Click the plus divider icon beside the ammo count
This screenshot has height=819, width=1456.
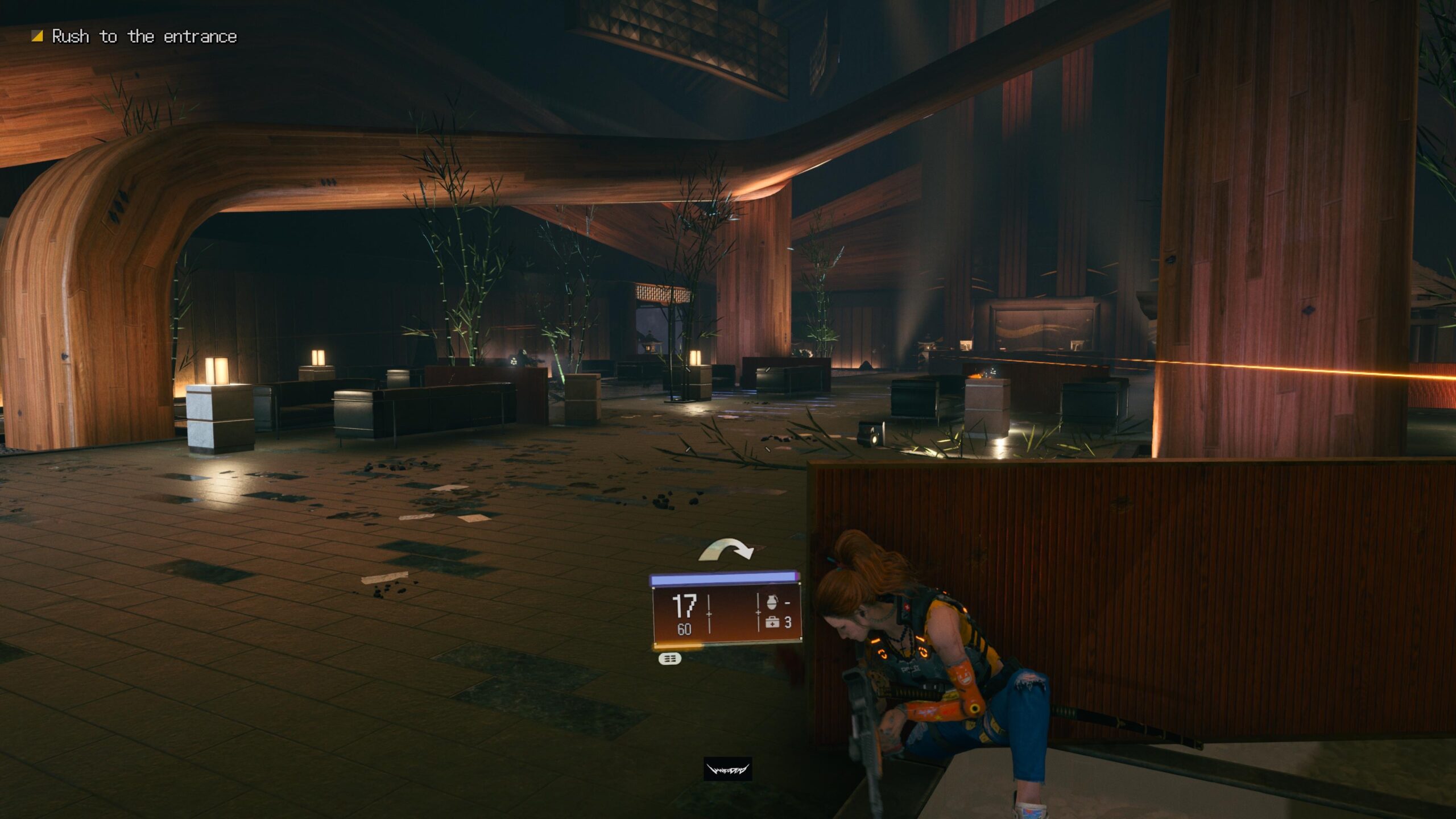[x=709, y=614]
